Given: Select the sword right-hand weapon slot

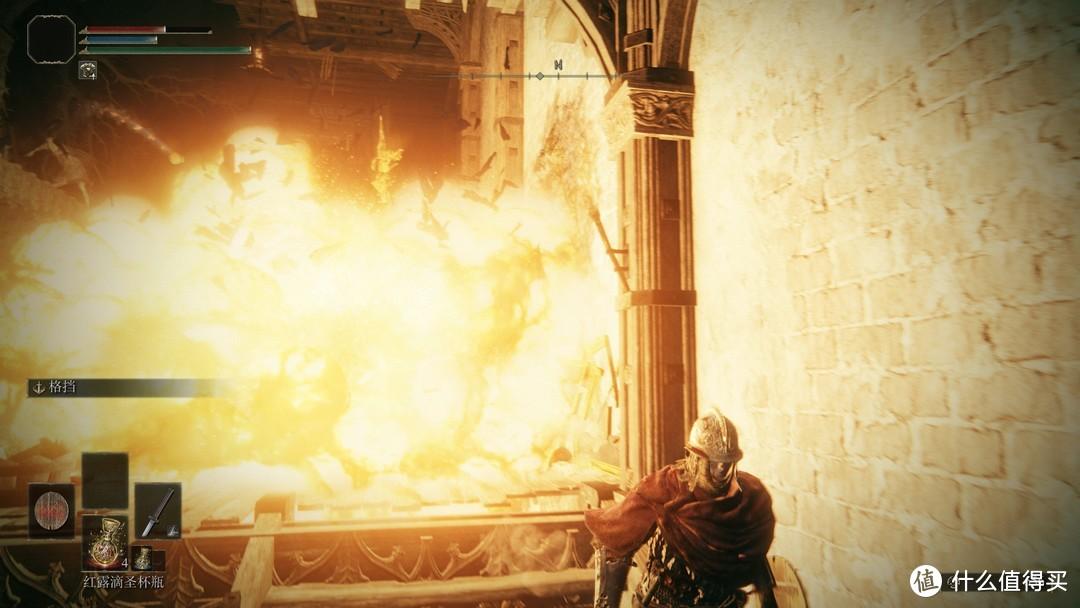Looking at the screenshot, I should click(157, 509).
